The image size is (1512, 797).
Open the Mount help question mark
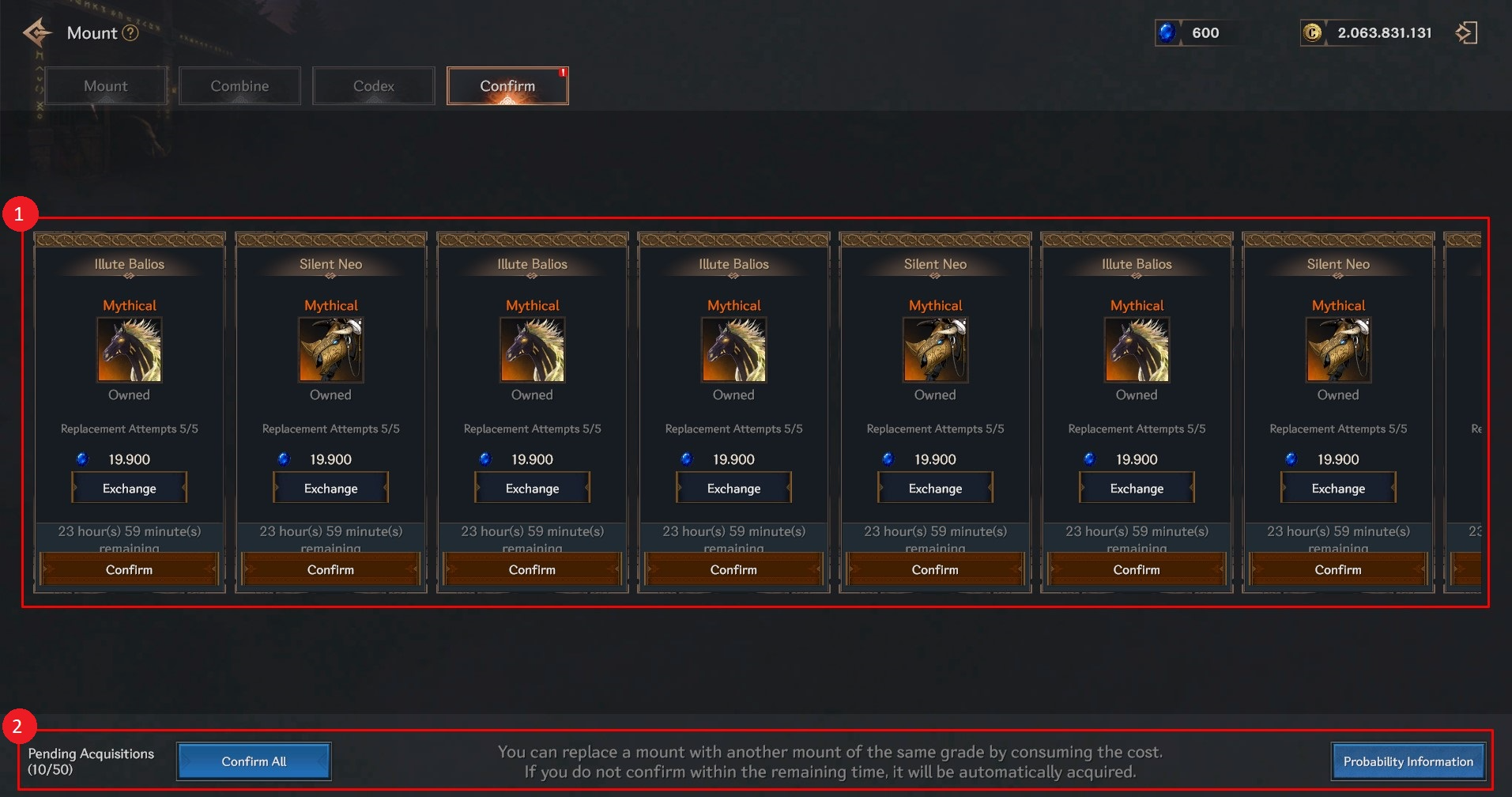tap(131, 33)
